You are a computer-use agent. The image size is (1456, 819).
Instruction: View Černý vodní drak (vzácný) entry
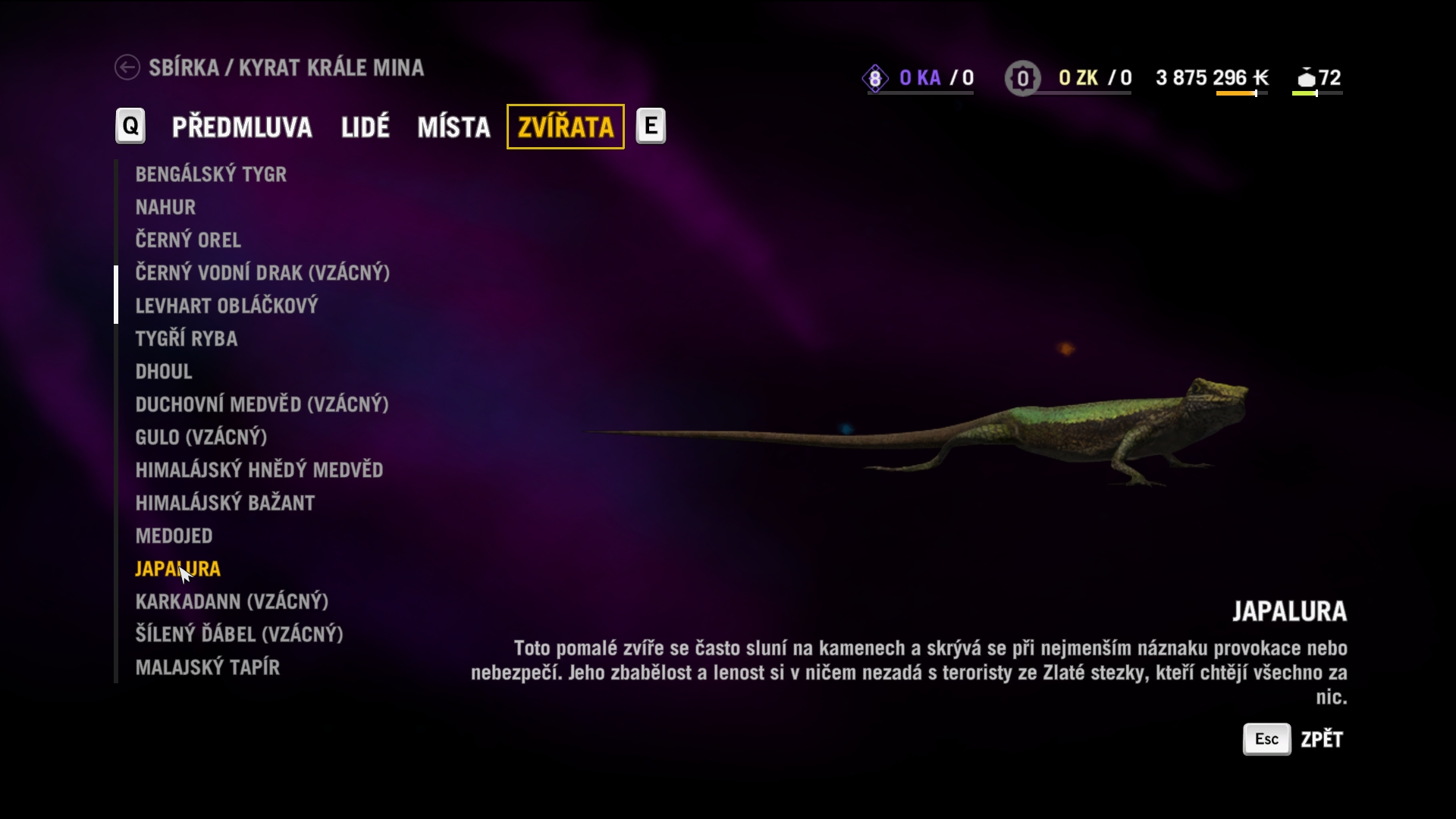(262, 273)
